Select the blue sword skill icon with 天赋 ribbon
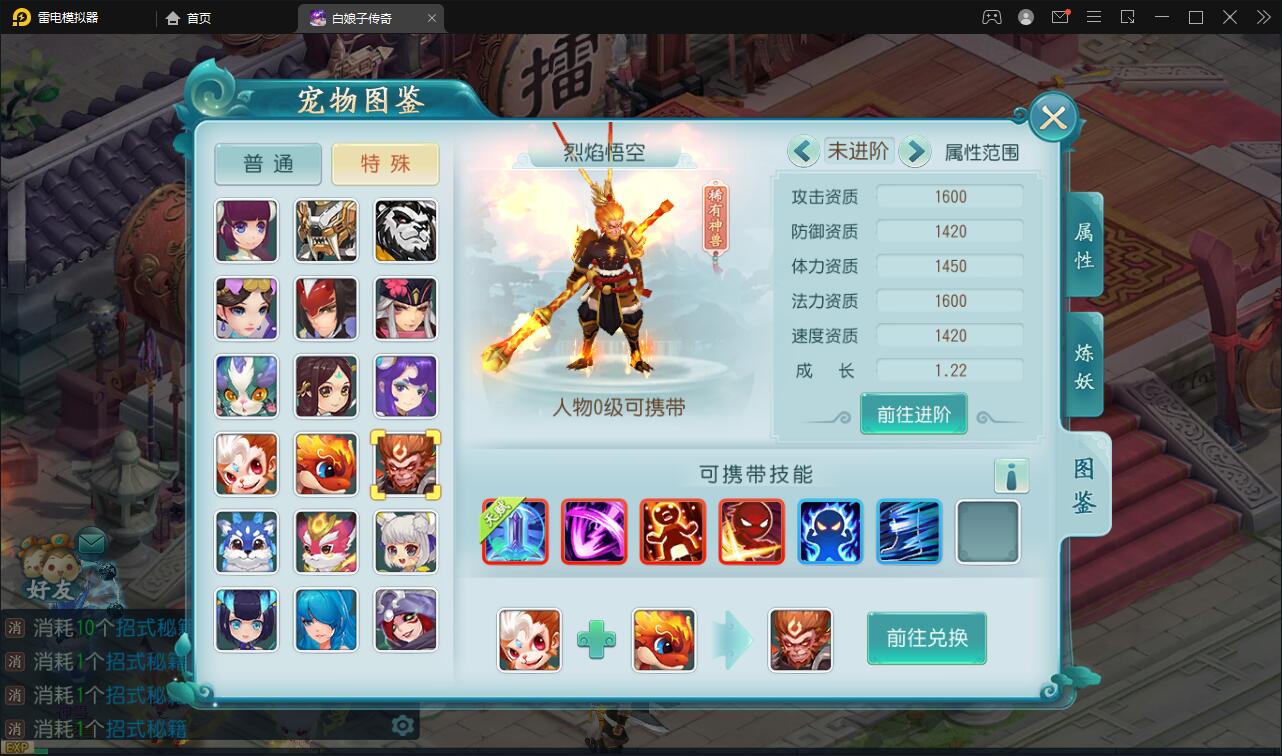The height and width of the screenshot is (756, 1282). (515, 532)
